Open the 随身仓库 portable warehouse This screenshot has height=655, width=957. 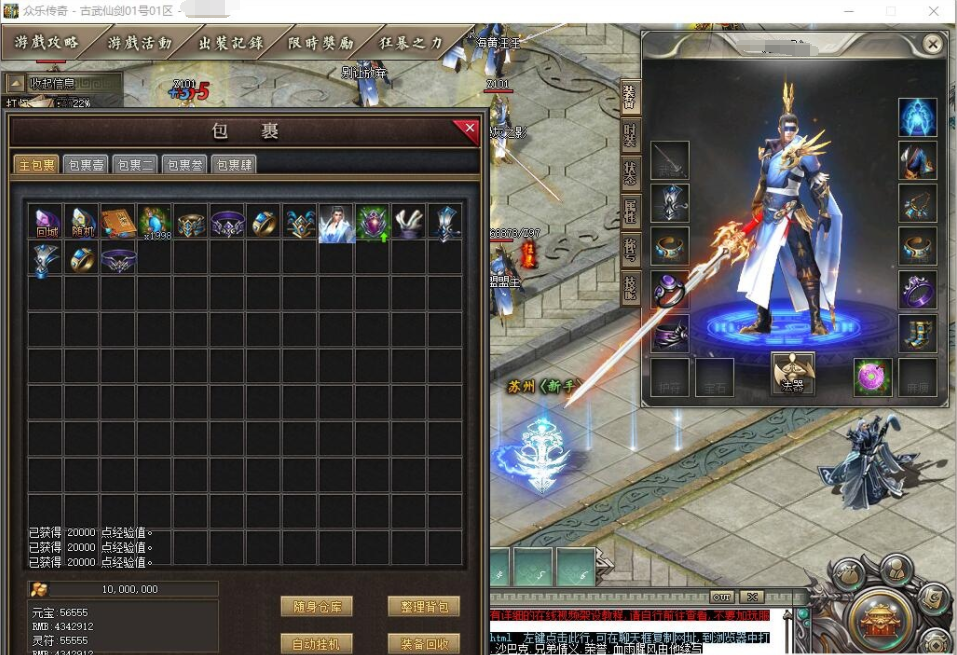(x=316, y=607)
